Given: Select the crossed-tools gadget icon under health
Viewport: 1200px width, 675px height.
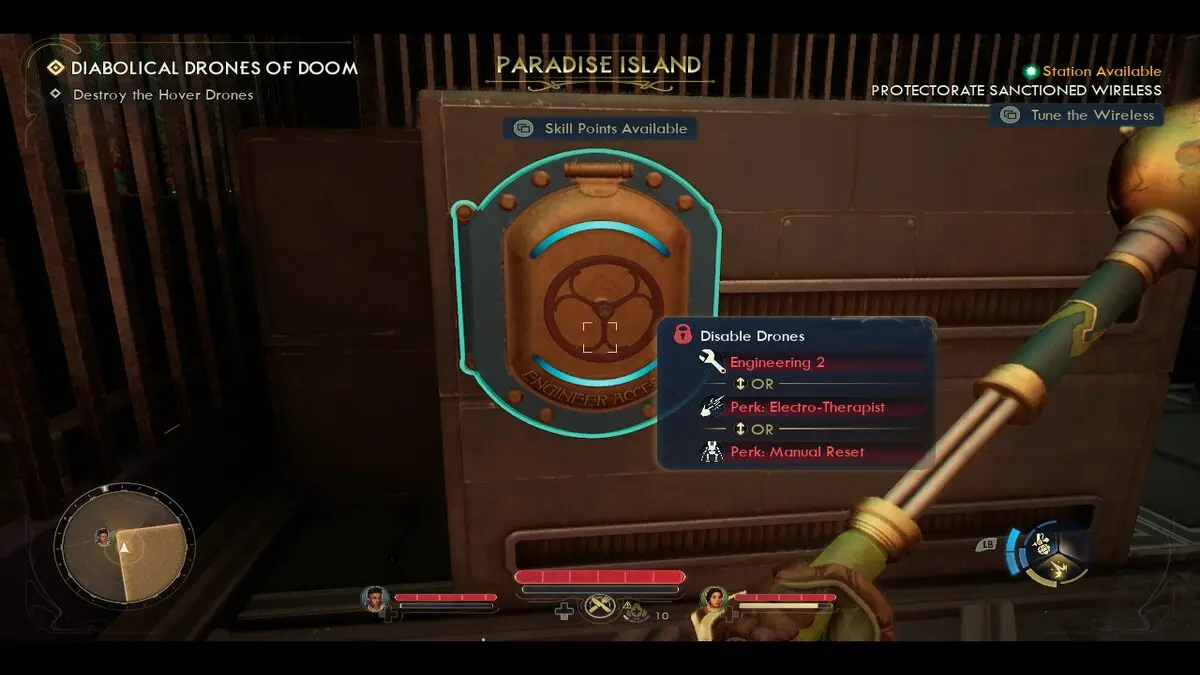Looking at the screenshot, I should click(599, 607).
